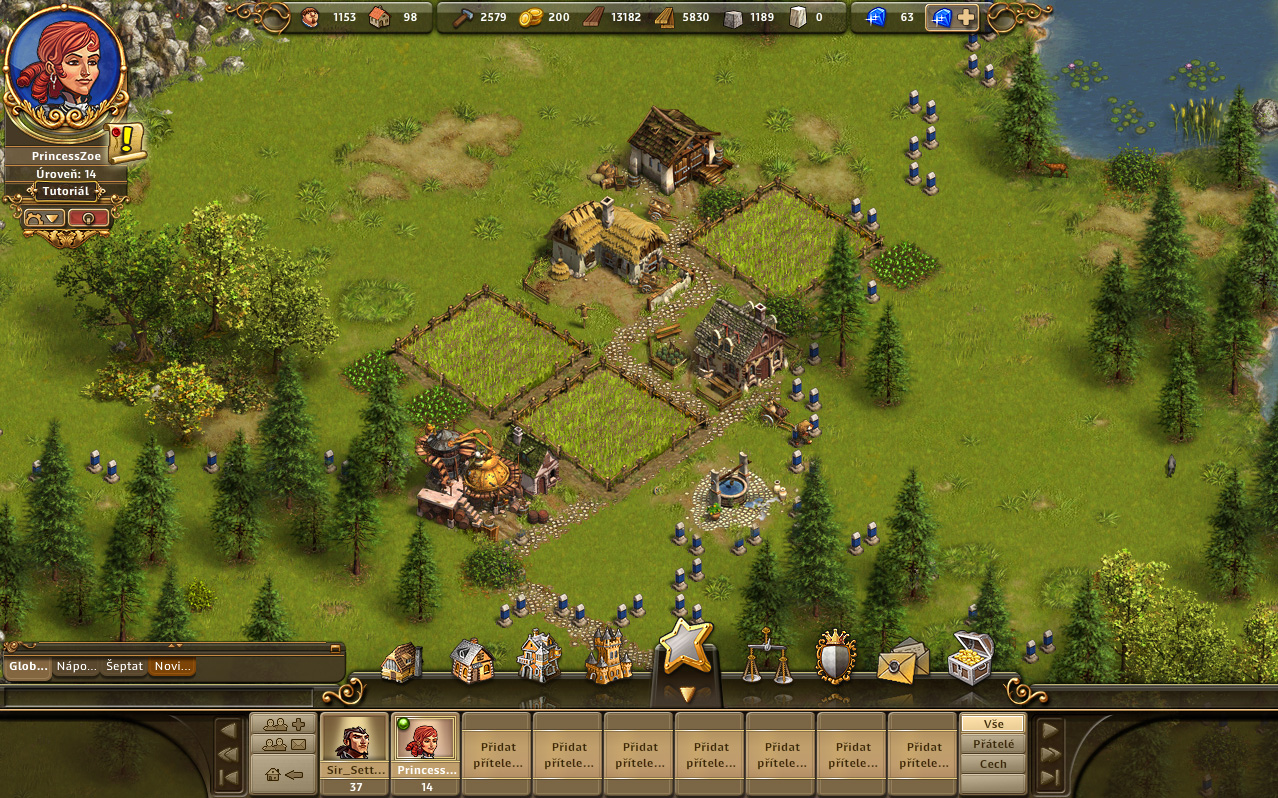
Task: Show the Přátelé friends filter
Action: [993, 744]
